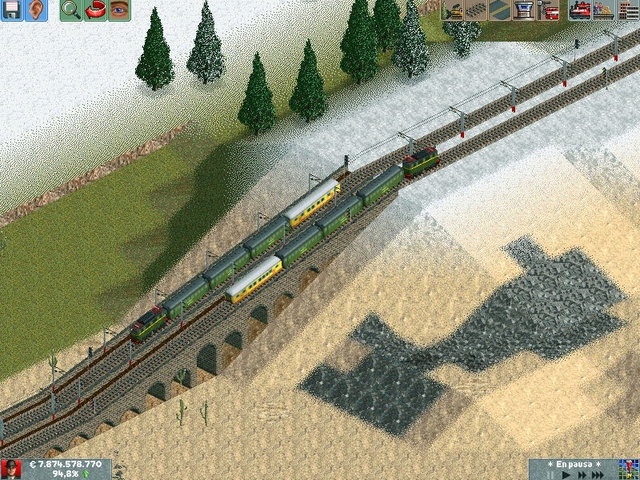This screenshot has height=480, width=640.
Task: Open the eye view options menu
Action: click(120, 11)
